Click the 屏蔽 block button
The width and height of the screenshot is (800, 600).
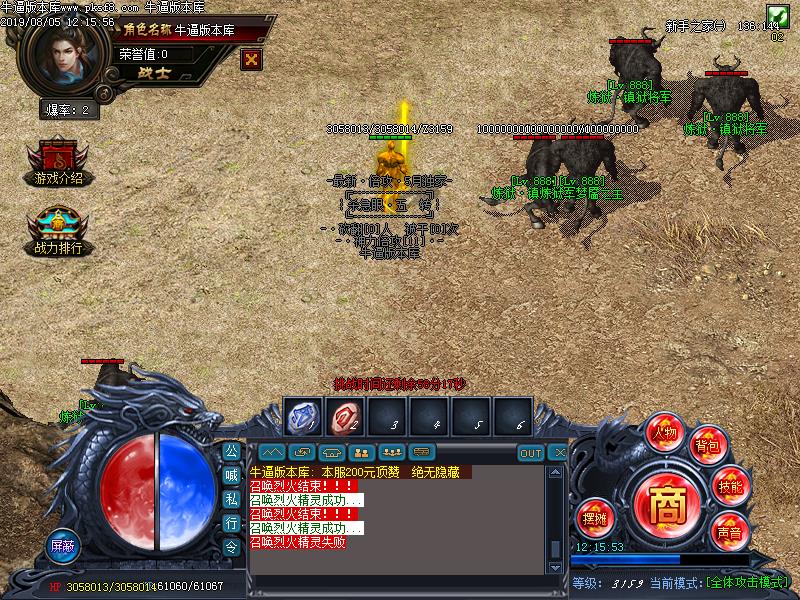pyautogui.click(x=63, y=547)
